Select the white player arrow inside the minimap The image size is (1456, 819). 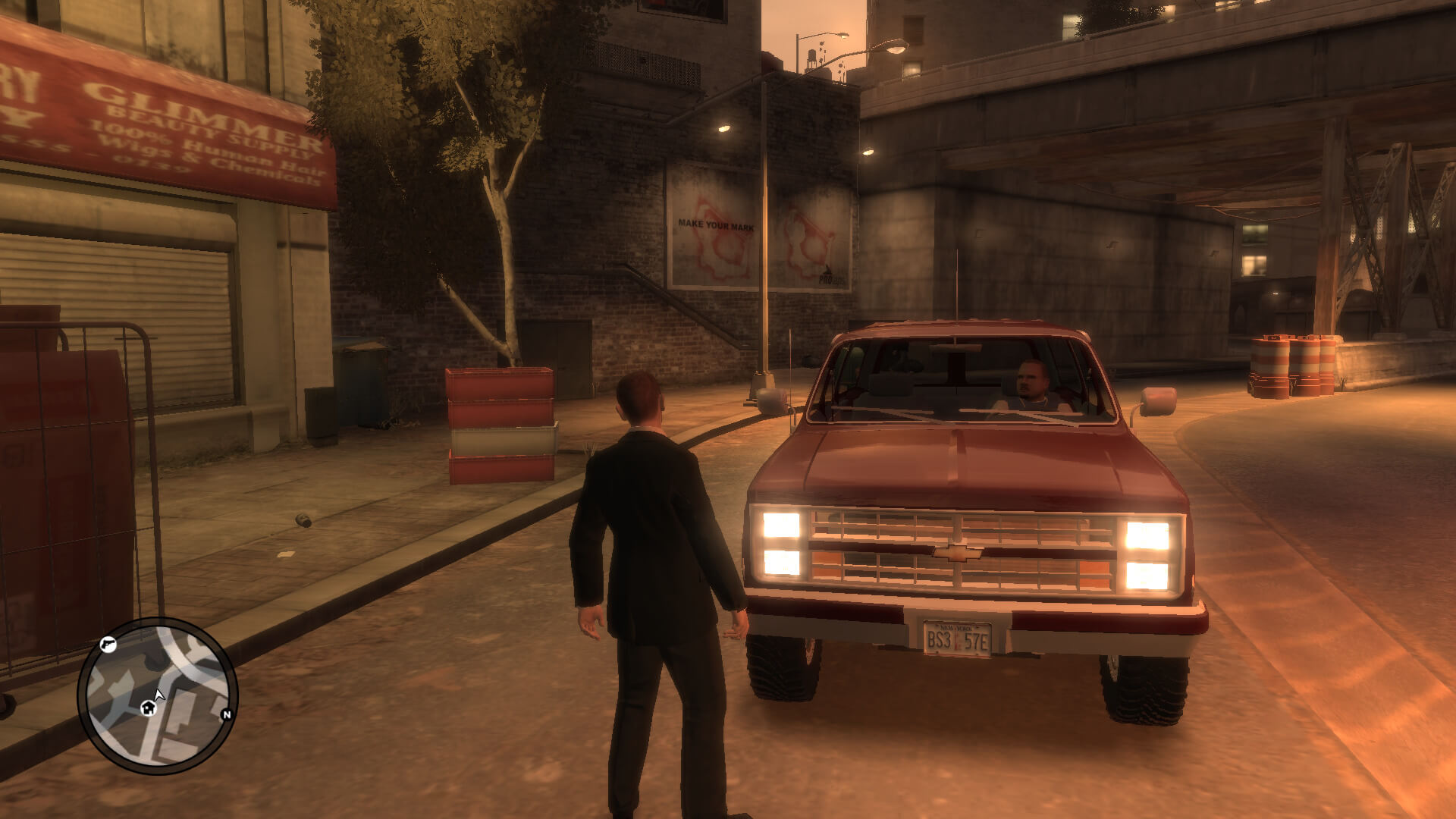tap(158, 694)
